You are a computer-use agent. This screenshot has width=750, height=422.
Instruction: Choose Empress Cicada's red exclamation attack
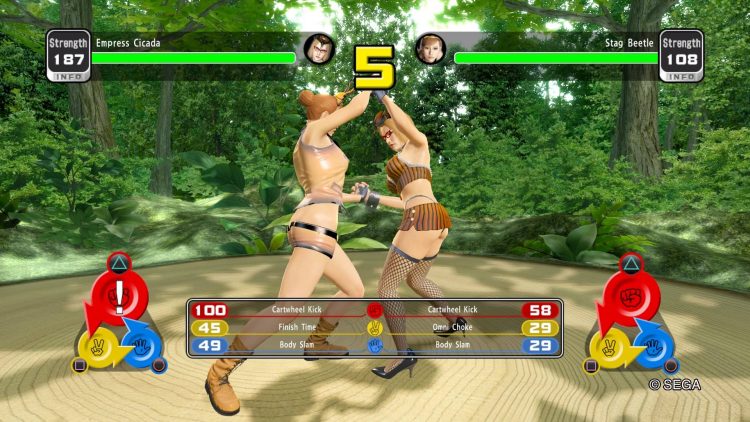click(x=119, y=296)
